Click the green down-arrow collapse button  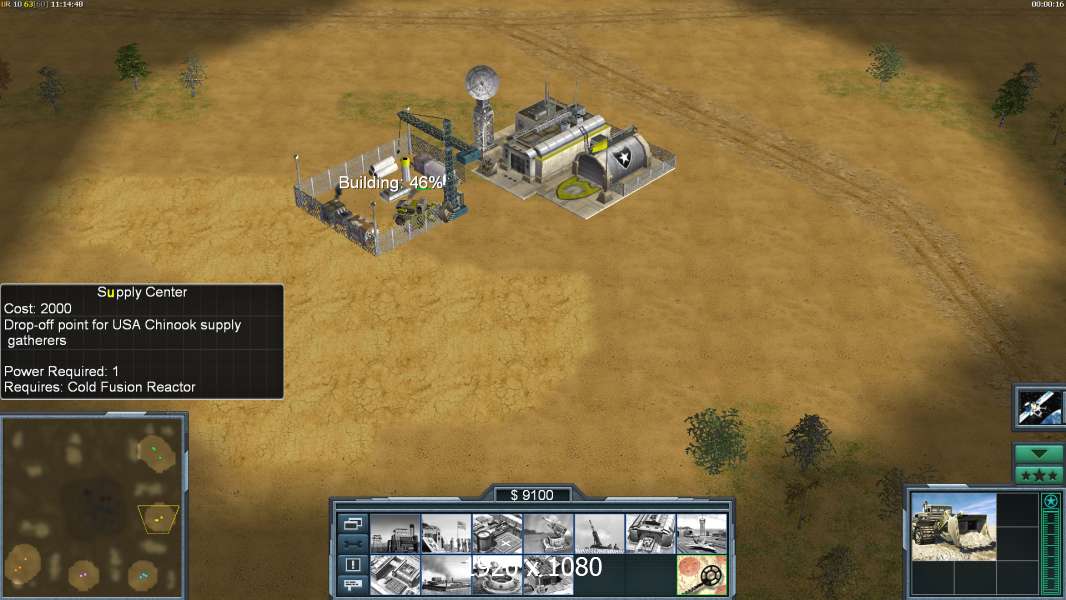(1039, 454)
